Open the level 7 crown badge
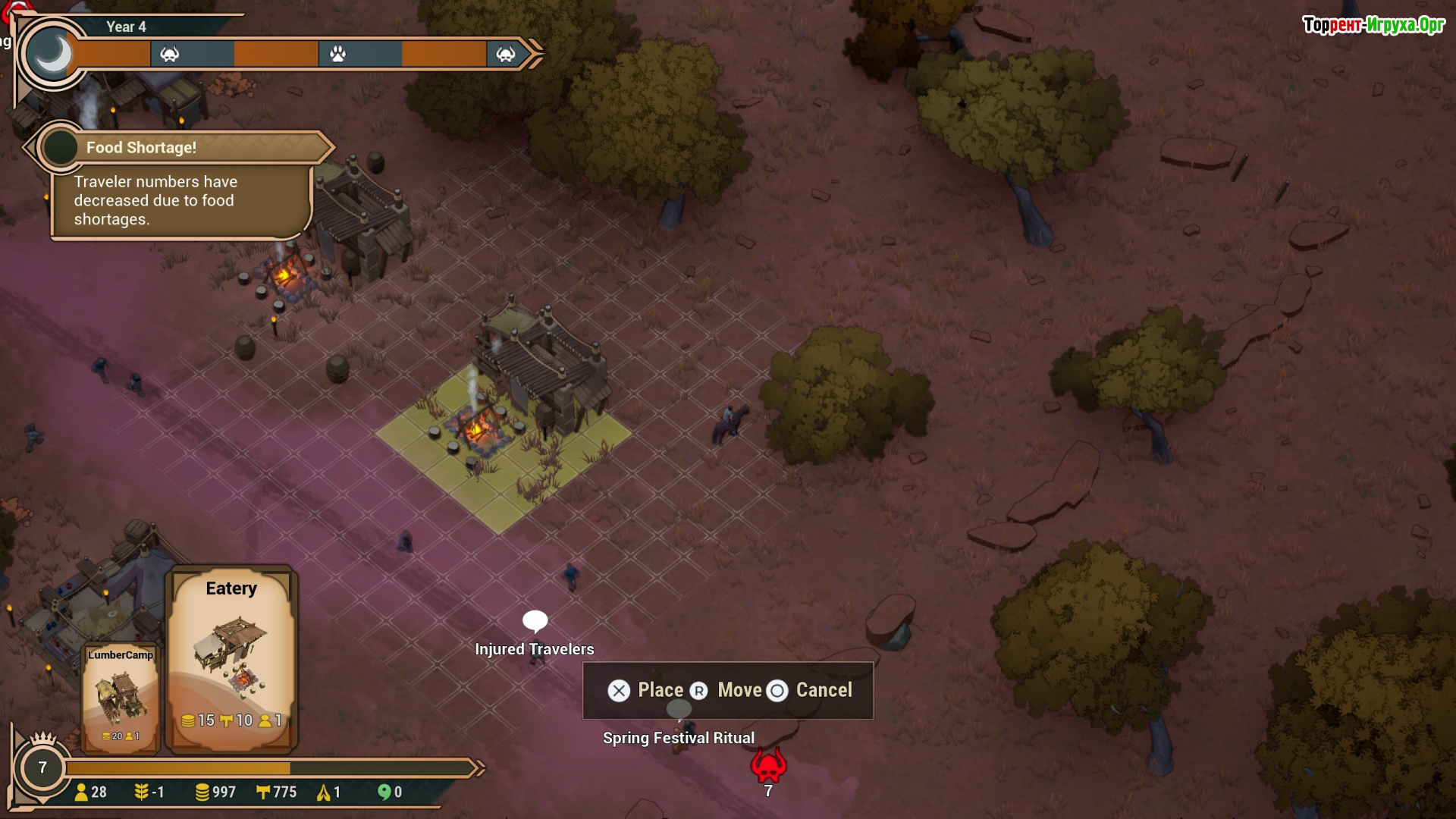This screenshot has width=1456, height=819. click(x=42, y=767)
